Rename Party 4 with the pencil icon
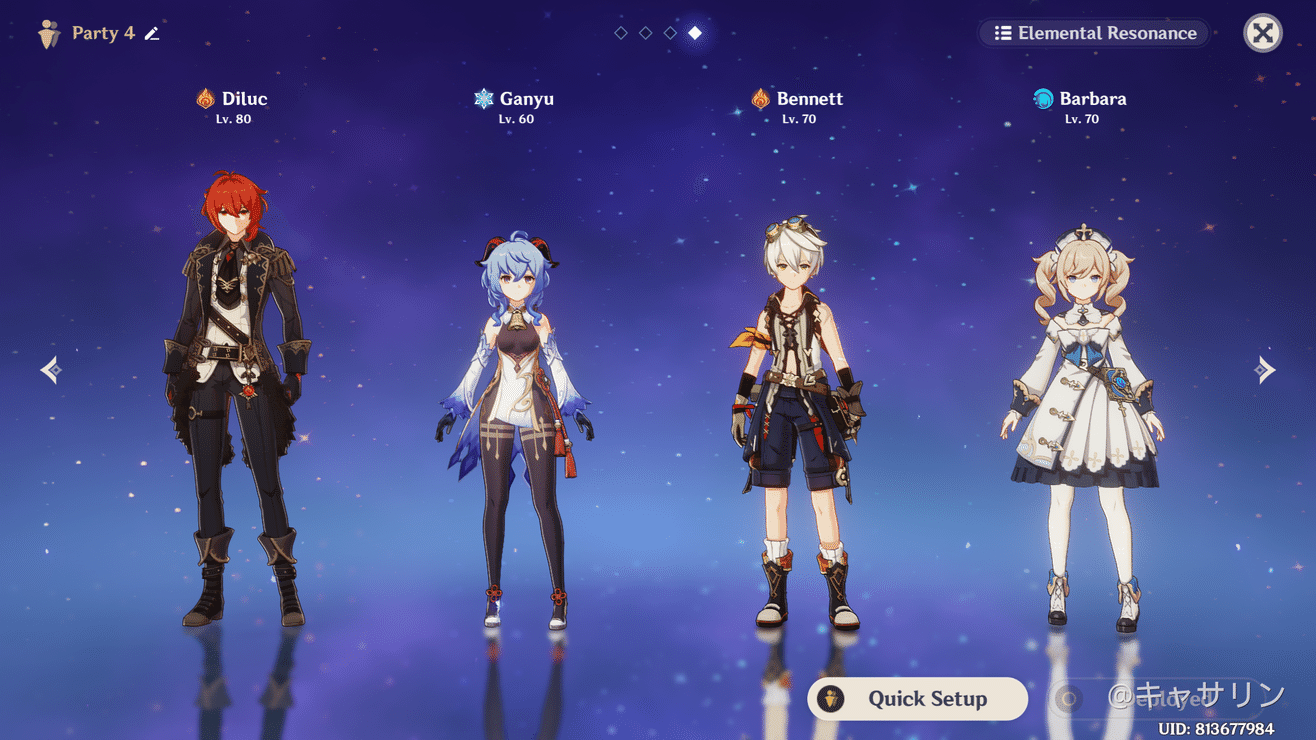Viewport: 1316px width, 740px height. [x=152, y=34]
